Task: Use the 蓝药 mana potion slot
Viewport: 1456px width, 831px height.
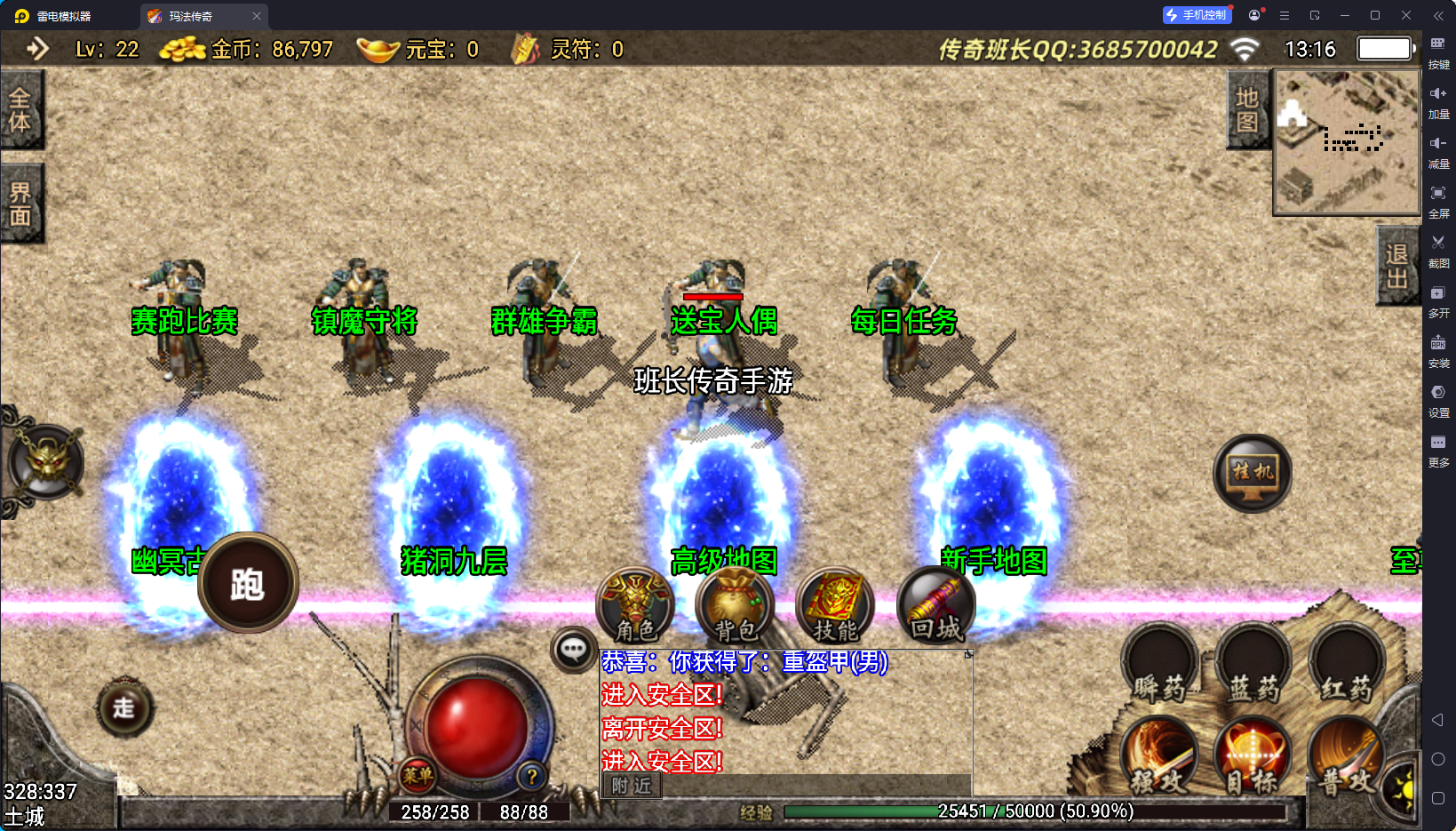Action: pyautogui.click(x=1253, y=665)
